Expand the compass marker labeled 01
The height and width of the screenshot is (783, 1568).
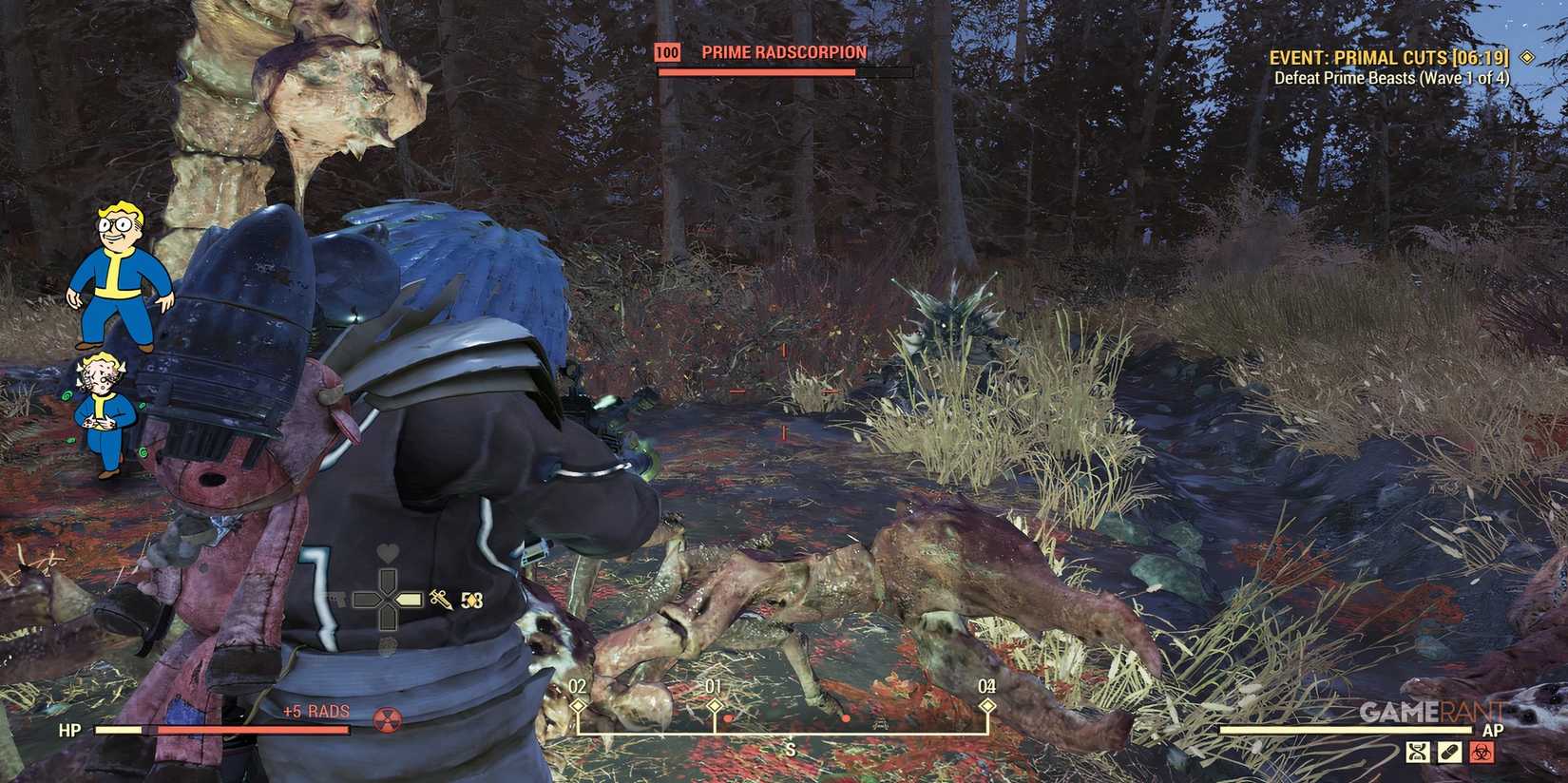713,703
